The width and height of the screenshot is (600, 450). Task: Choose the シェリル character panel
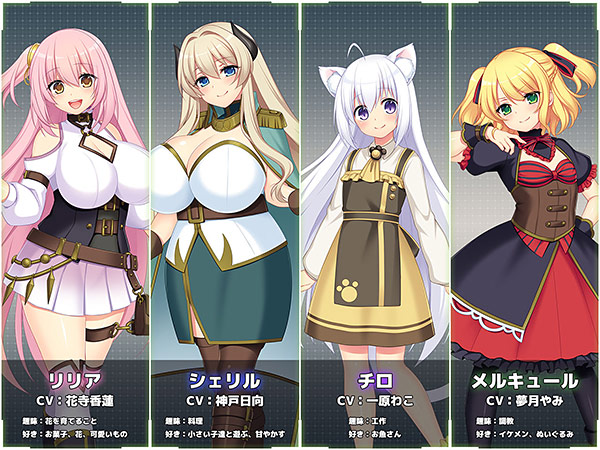point(225,225)
